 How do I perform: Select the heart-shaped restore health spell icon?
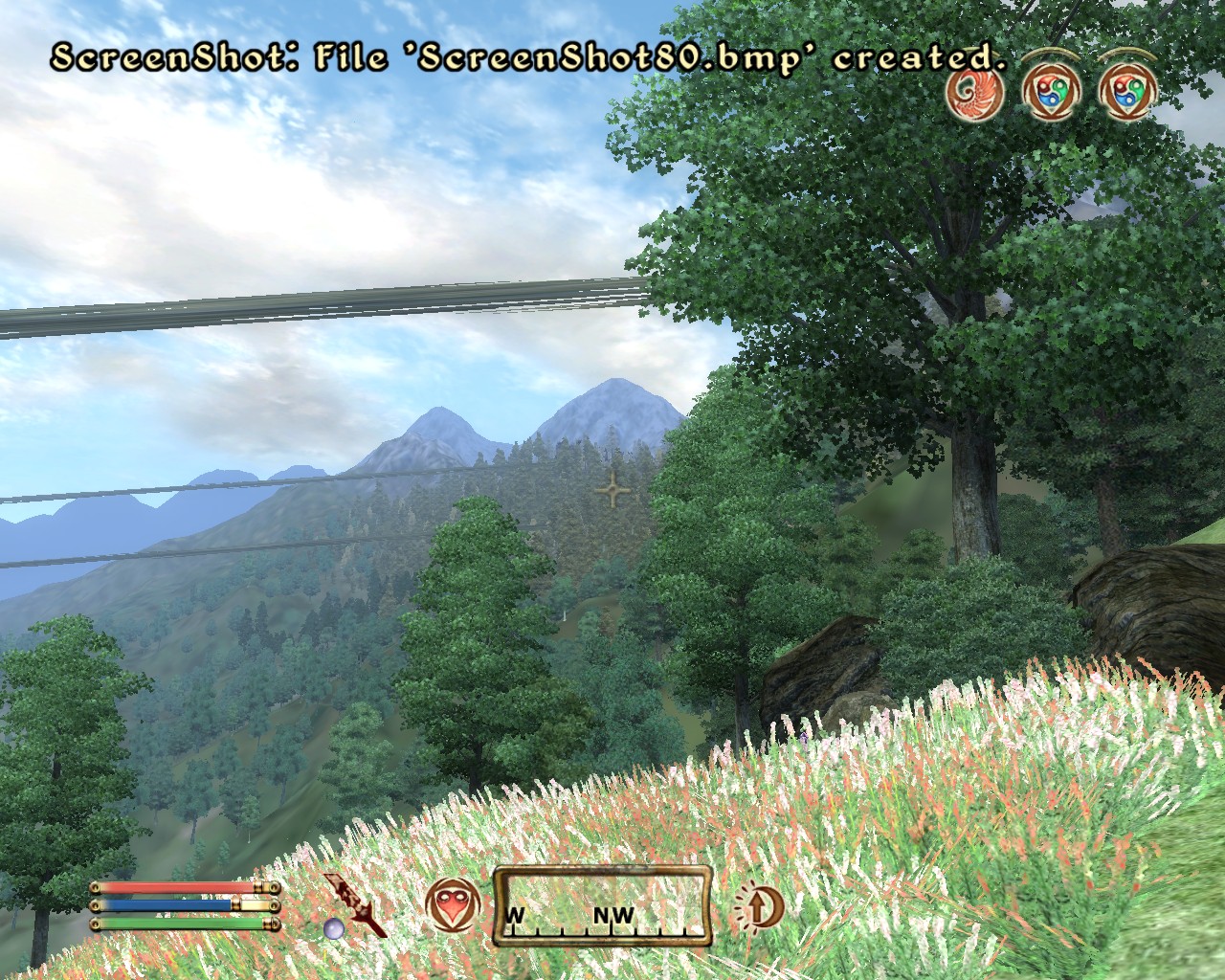click(451, 905)
